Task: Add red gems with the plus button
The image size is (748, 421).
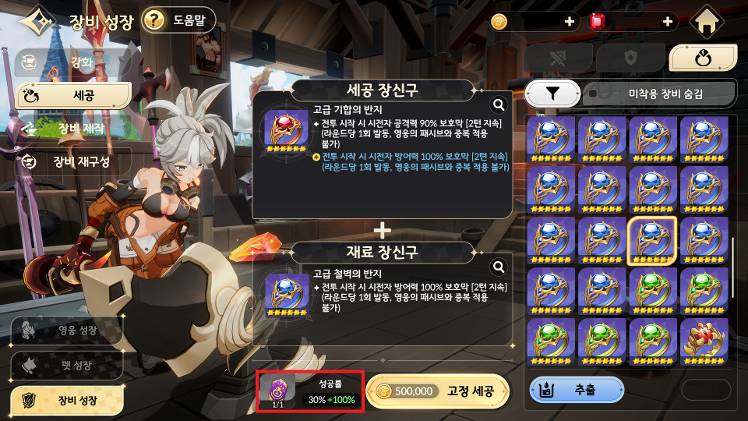Action: coord(668,21)
